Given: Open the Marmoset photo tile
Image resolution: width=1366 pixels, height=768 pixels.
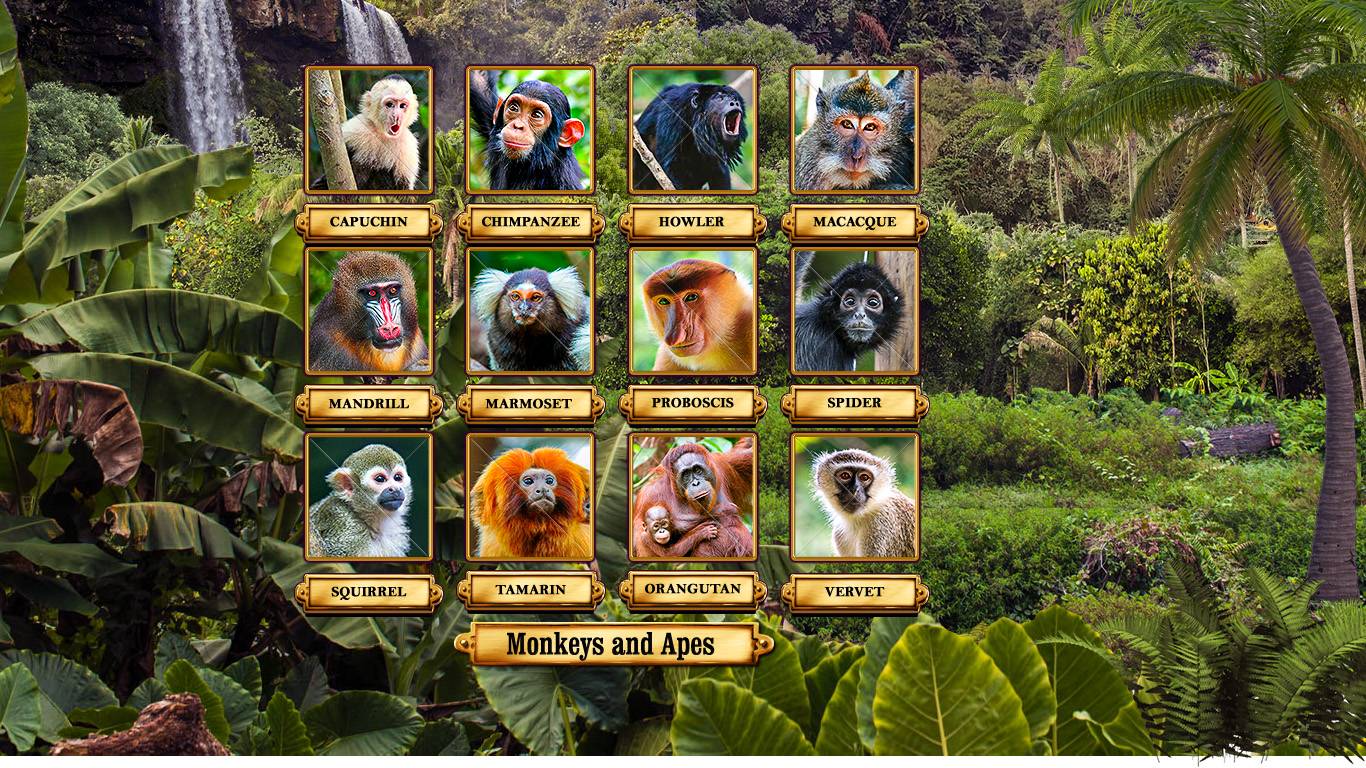Looking at the screenshot, I should coord(531,311).
